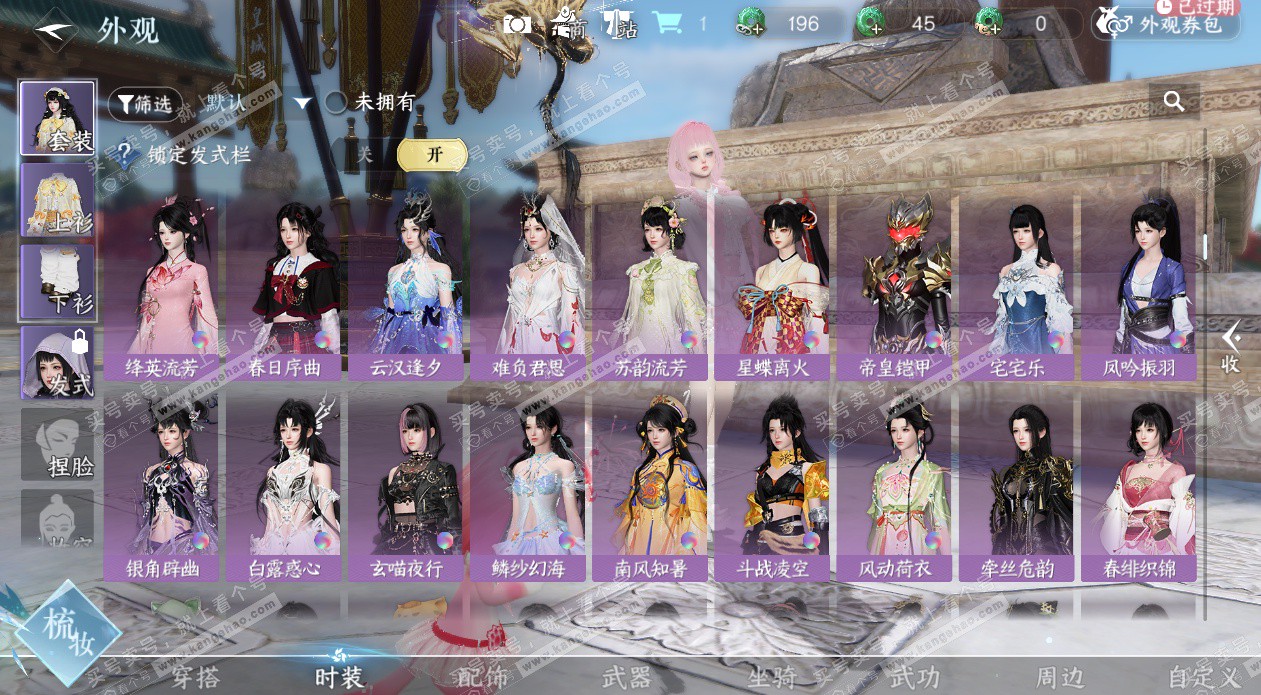
Task: Open the 筛选 filter button
Action: click(145, 102)
